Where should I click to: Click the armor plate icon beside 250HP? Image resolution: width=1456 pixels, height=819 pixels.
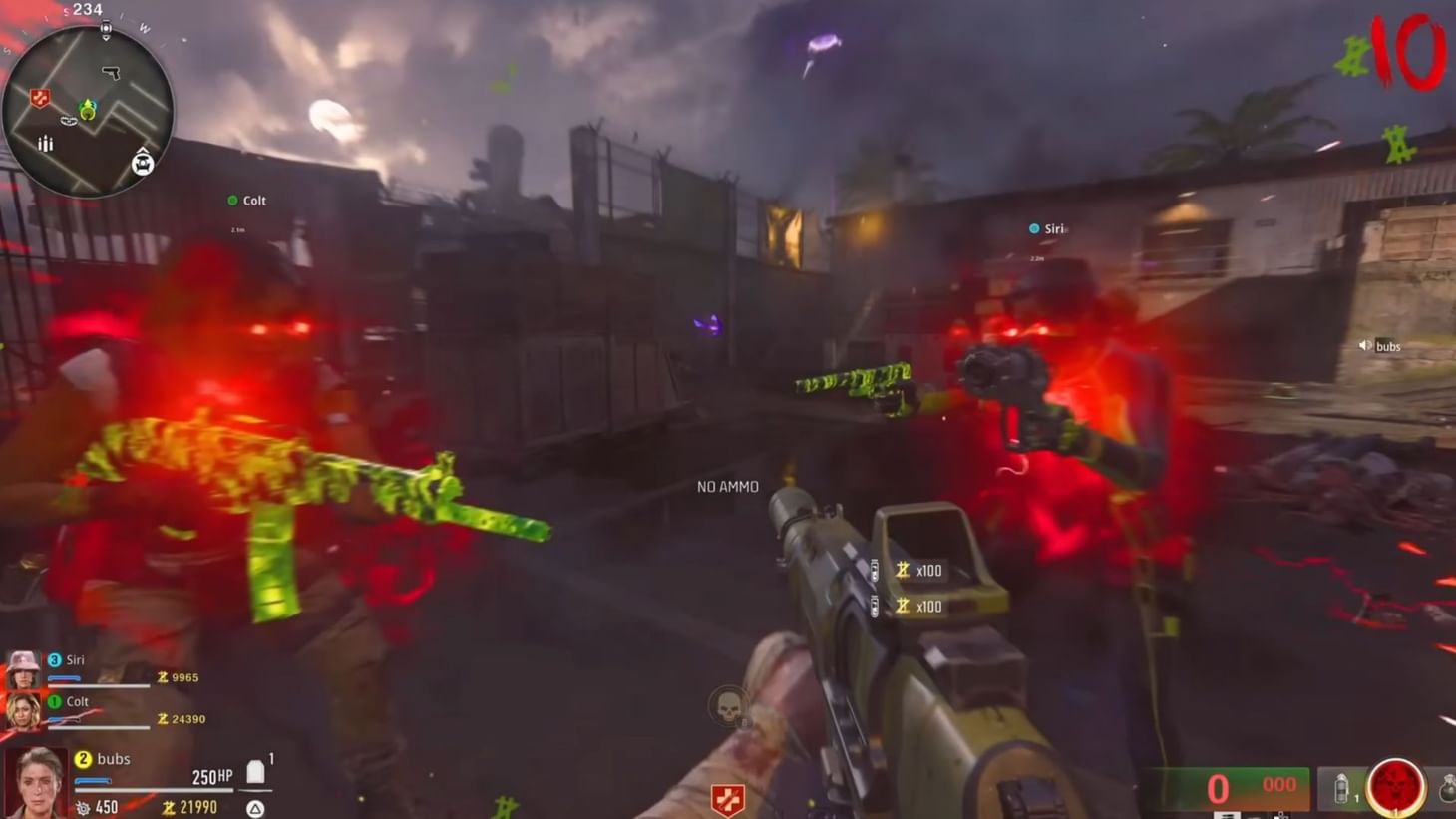[x=255, y=772]
